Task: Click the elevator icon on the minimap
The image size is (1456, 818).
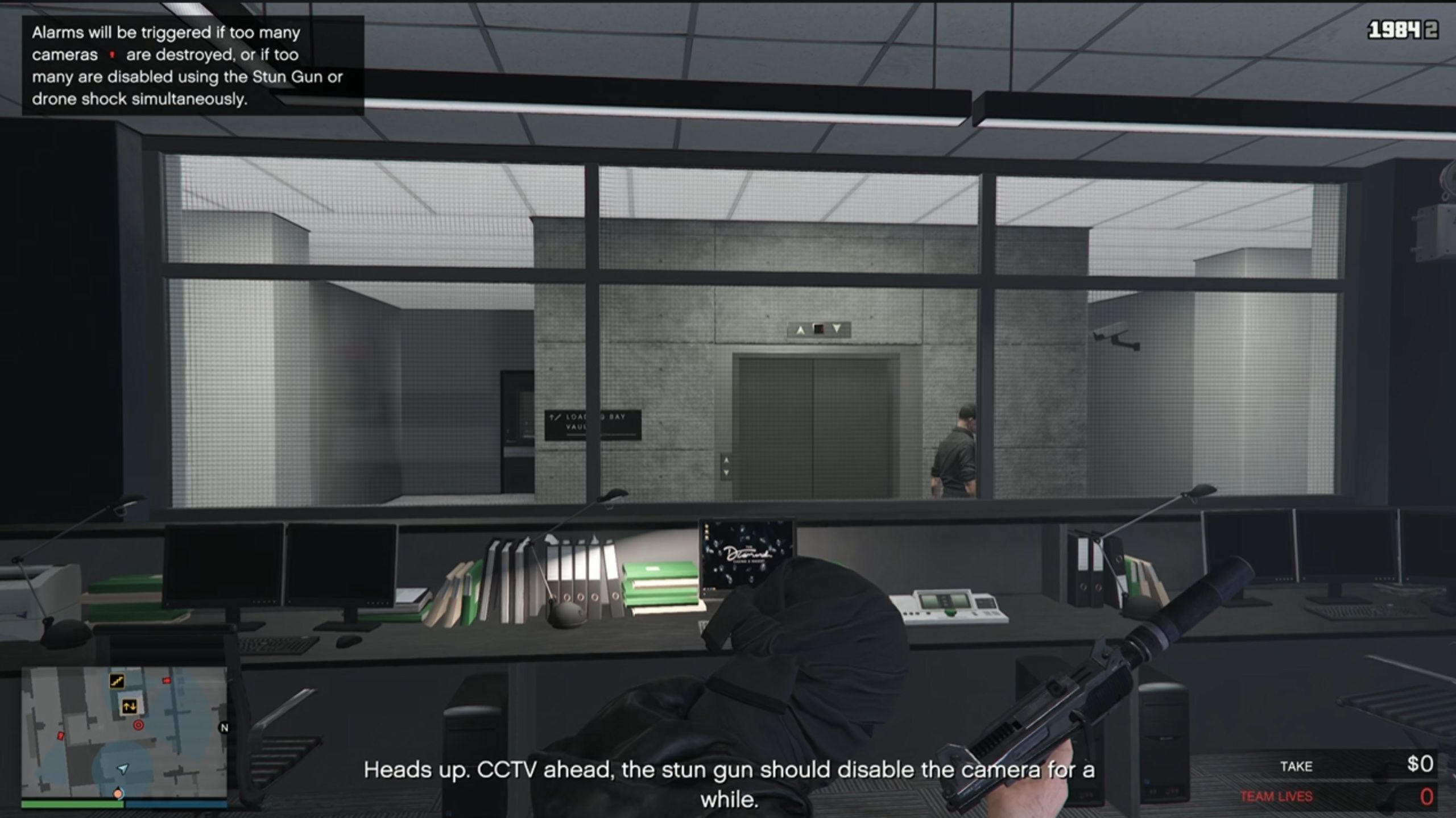Action: tap(130, 707)
